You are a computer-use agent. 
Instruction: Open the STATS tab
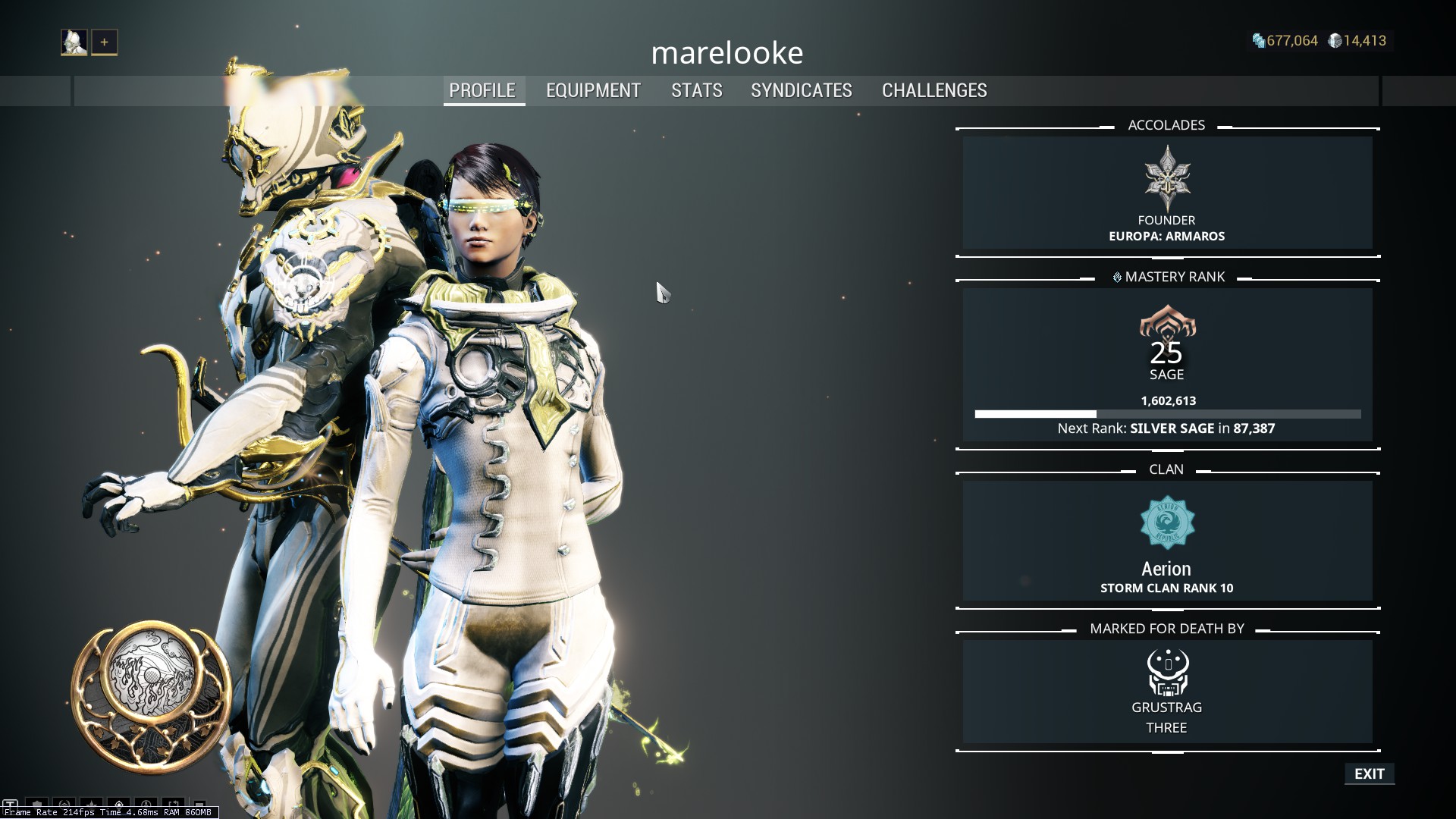[x=696, y=90]
